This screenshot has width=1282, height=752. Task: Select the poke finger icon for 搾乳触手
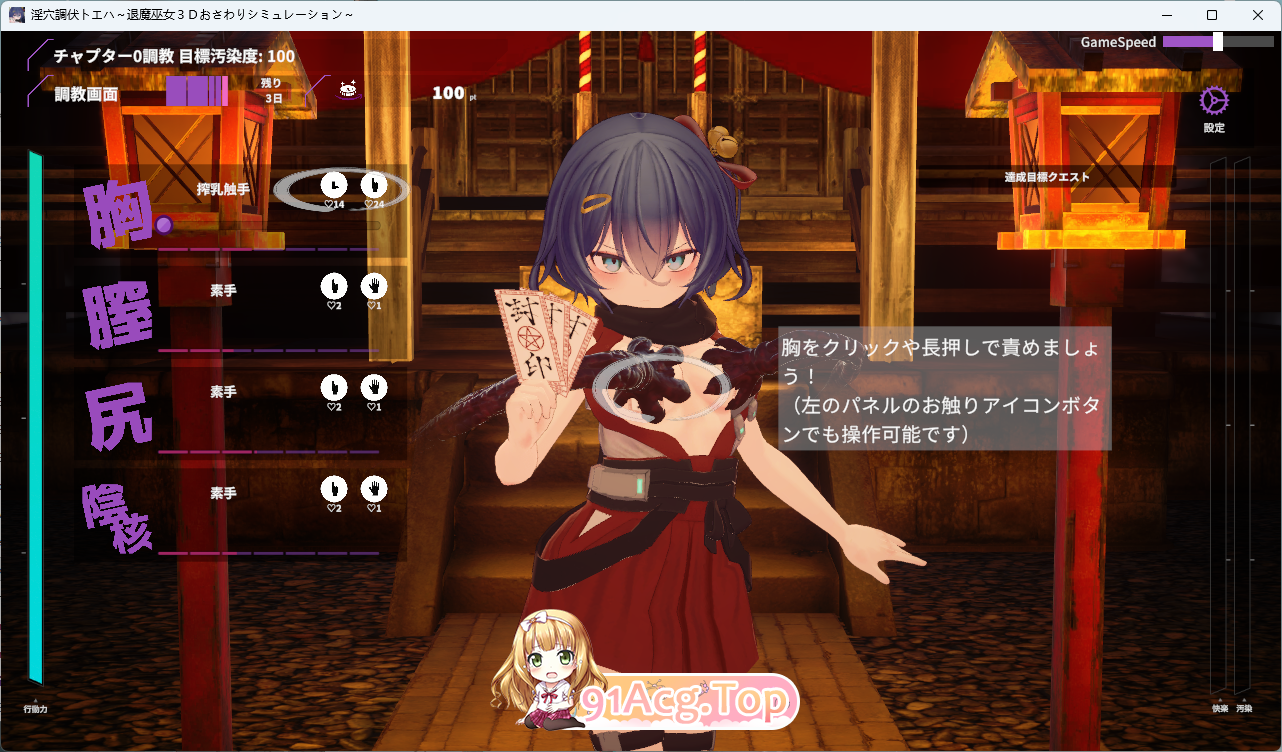(333, 184)
